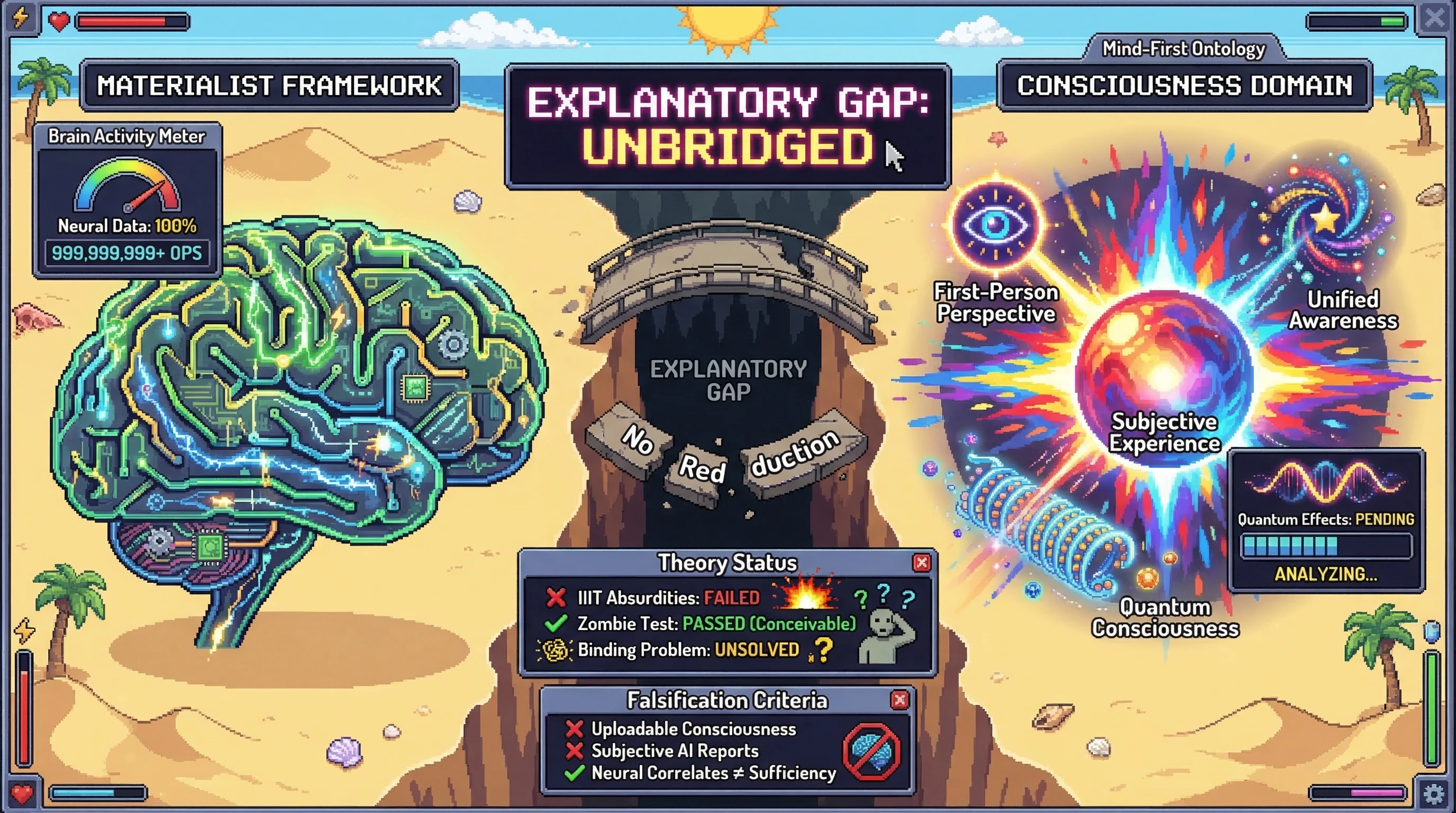Toggle the Uploadable Consciousness red X
Screen dimensions: 1456x813
pyautogui.click(x=574, y=729)
